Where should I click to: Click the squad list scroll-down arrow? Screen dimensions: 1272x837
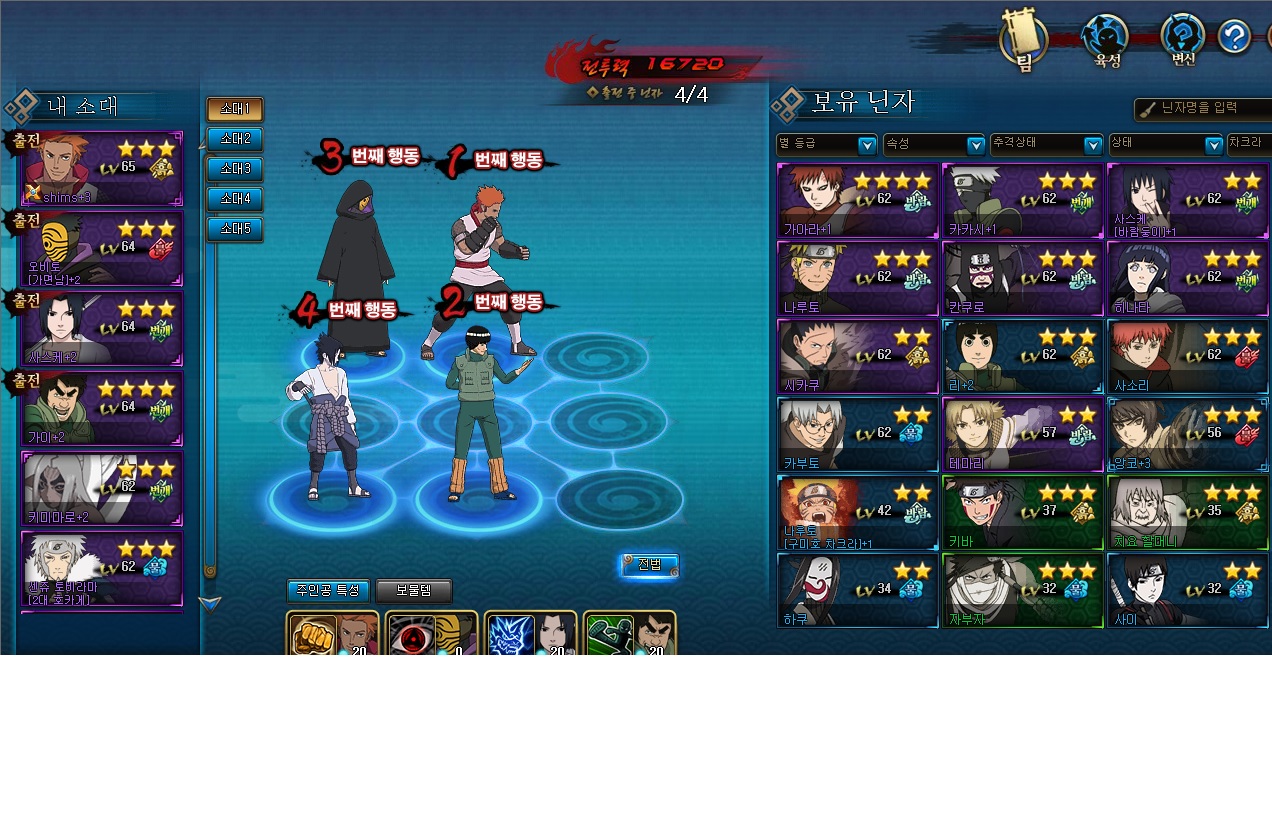coord(210,603)
